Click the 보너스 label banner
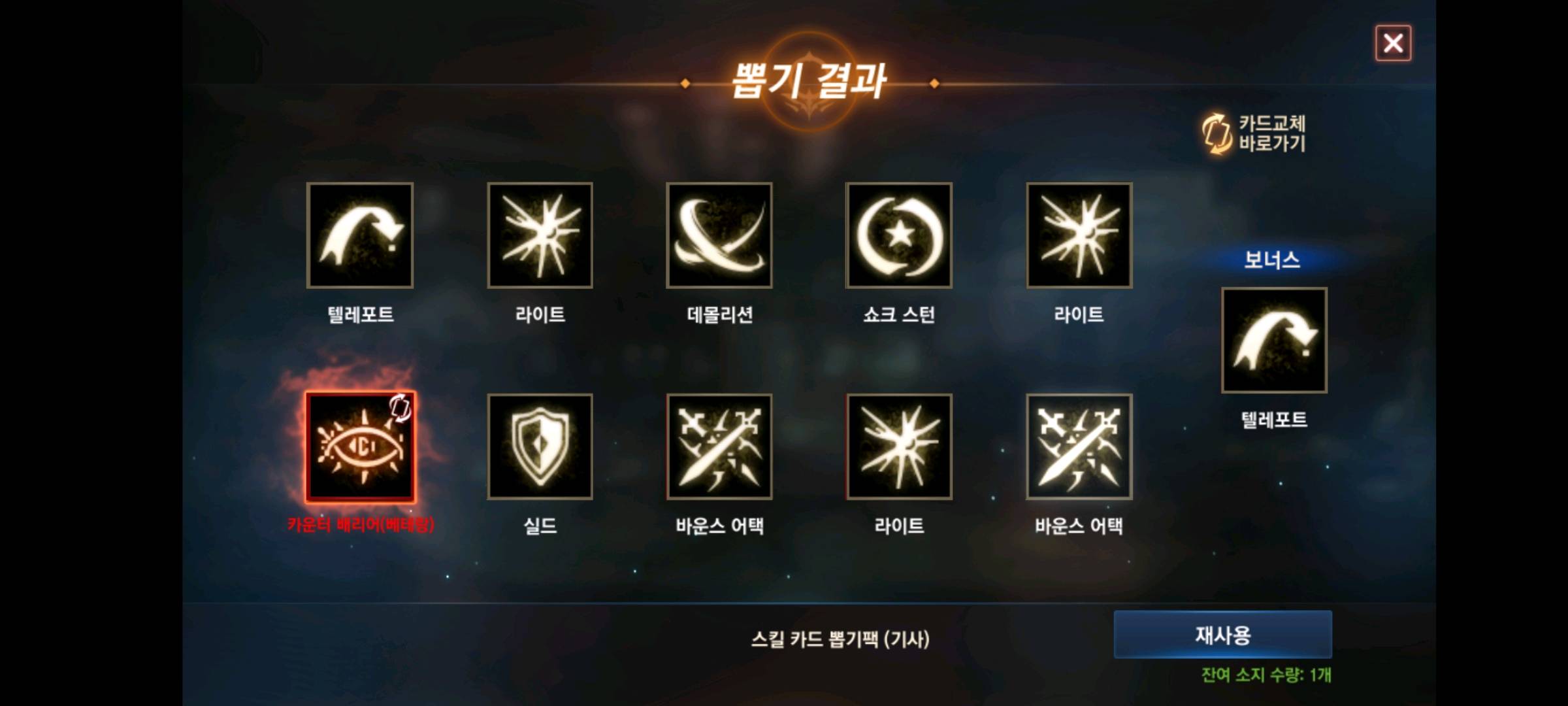Screen dimensions: 1568x706 pyautogui.click(x=1273, y=260)
